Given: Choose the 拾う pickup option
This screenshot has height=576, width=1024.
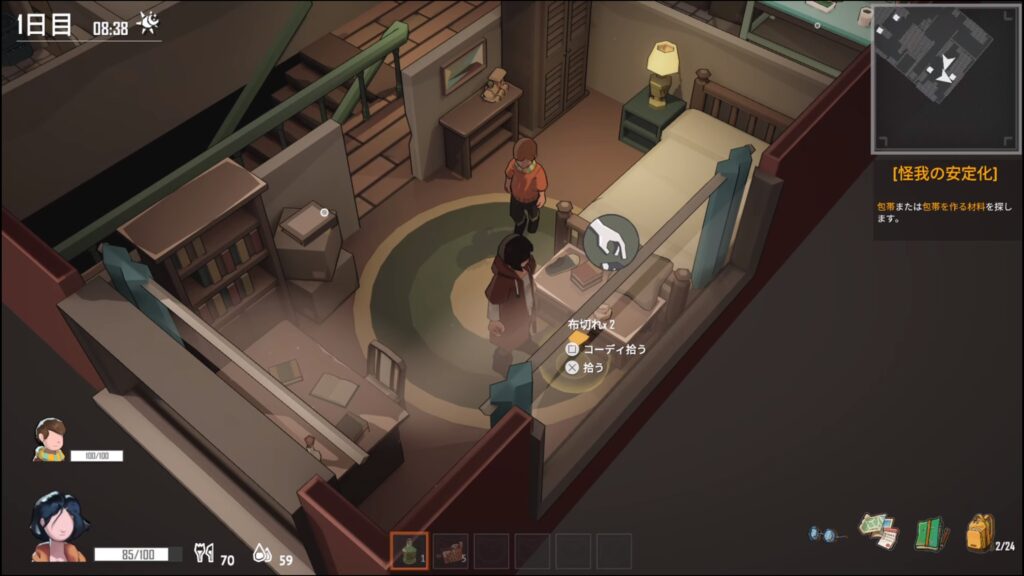Looking at the screenshot, I should [592, 367].
